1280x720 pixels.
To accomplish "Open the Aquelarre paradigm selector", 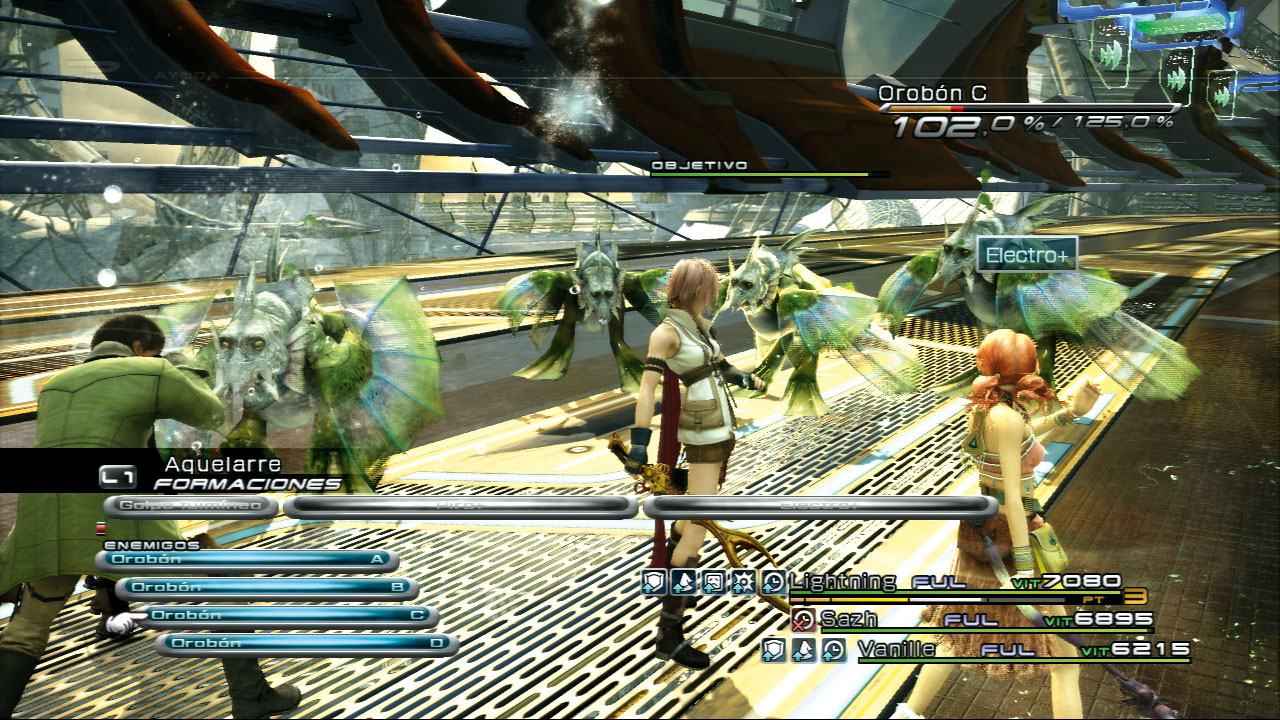I will point(220,464).
